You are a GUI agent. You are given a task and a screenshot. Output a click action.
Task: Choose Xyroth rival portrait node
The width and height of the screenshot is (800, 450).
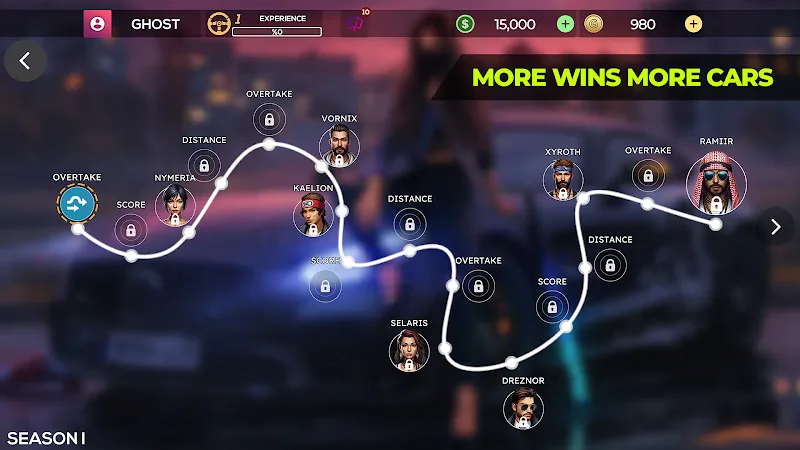(563, 180)
